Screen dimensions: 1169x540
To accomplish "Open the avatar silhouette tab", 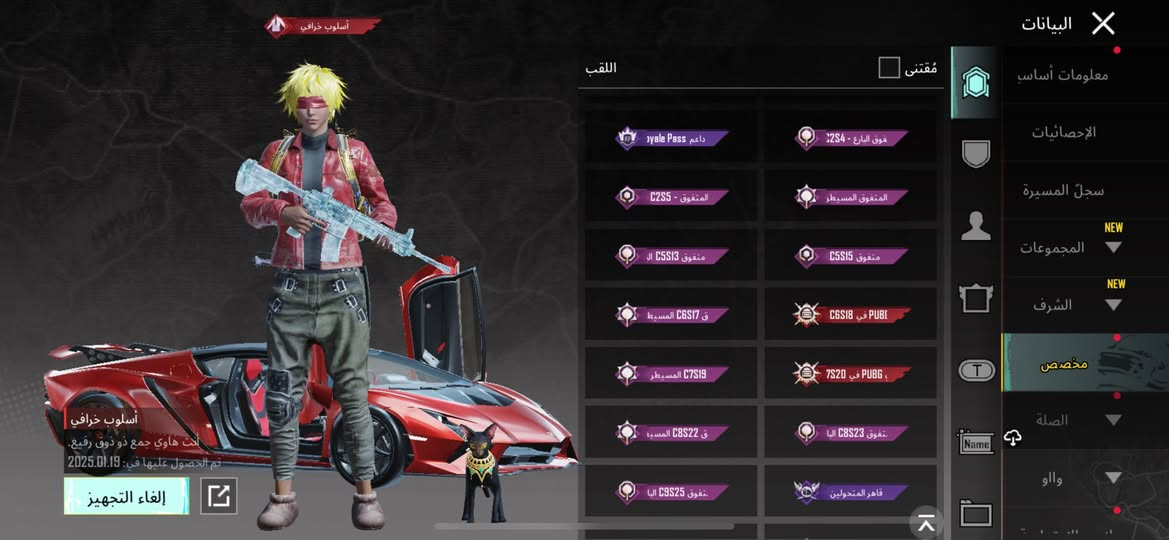I will (x=975, y=226).
